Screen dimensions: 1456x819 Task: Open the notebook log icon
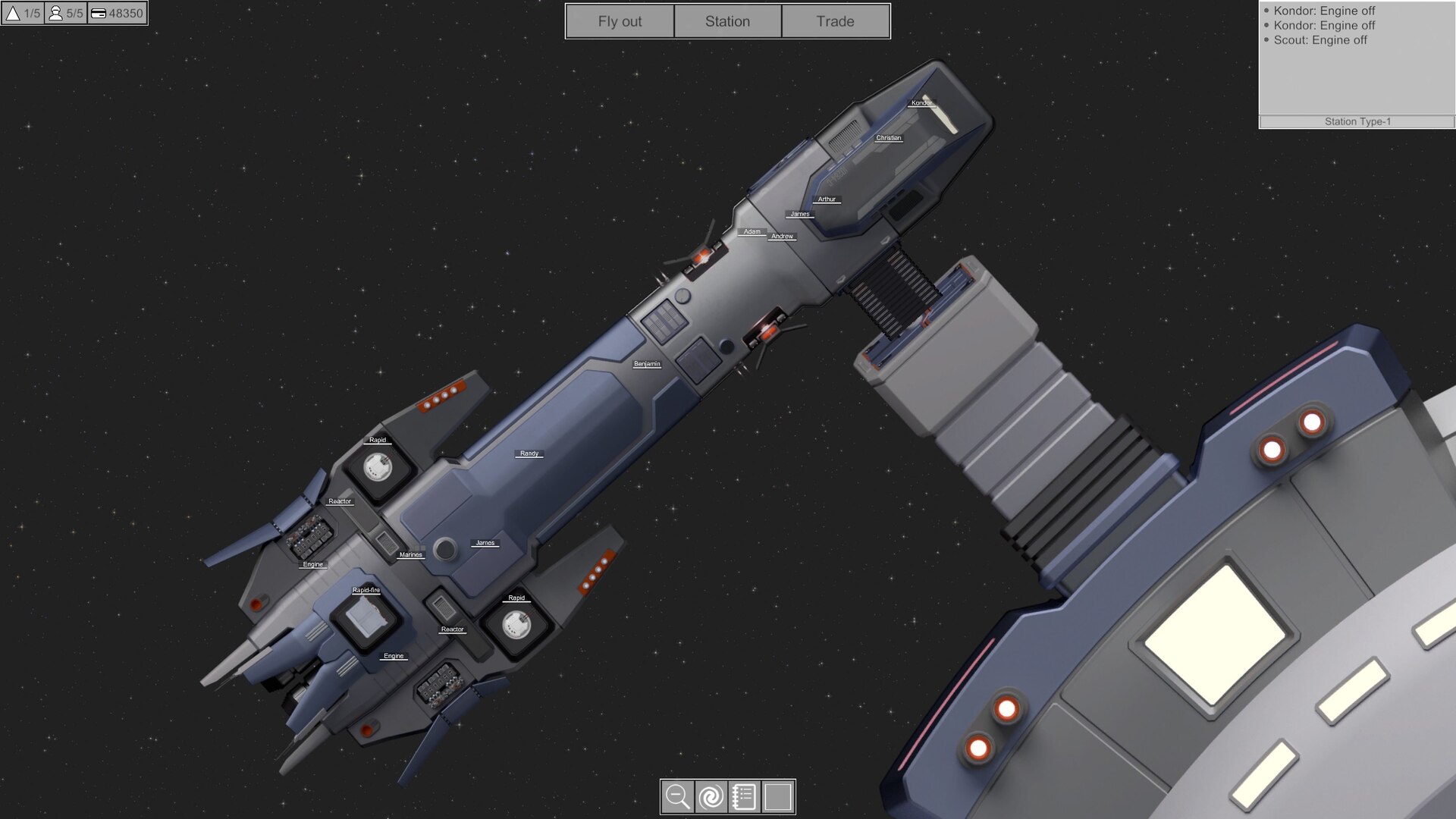[744, 797]
